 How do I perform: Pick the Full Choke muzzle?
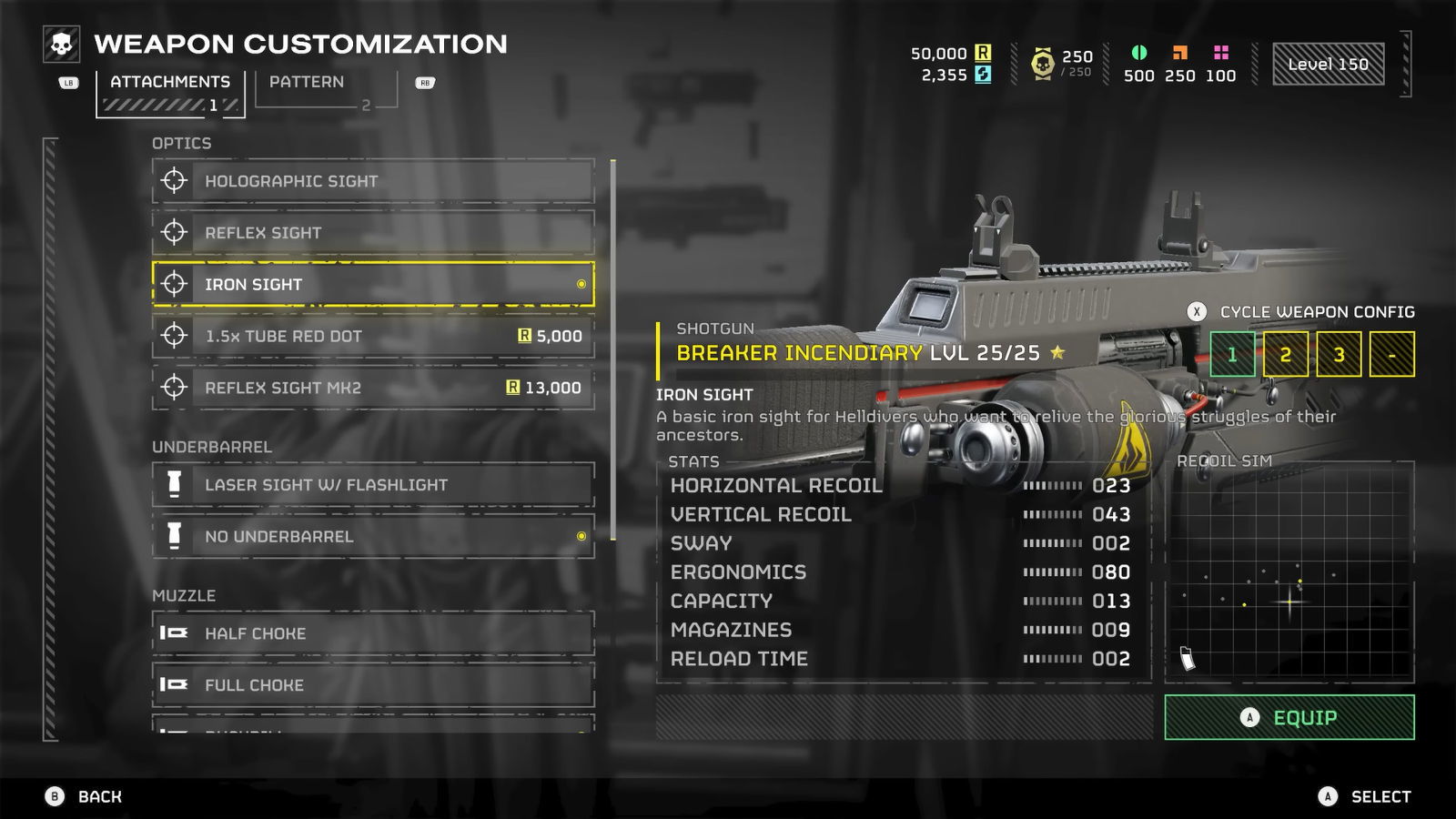(373, 685)
